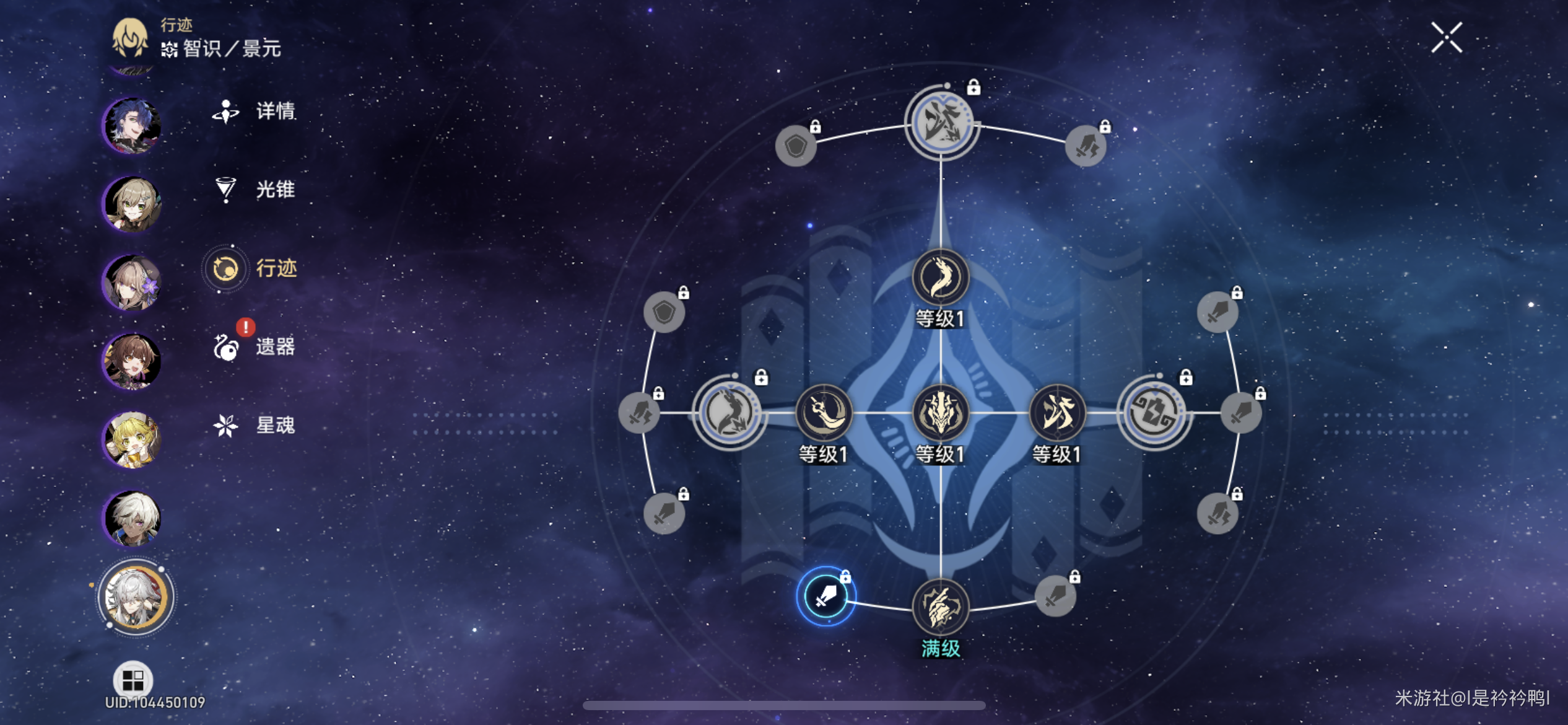Close the traces screen with the X

(1446, 38)
